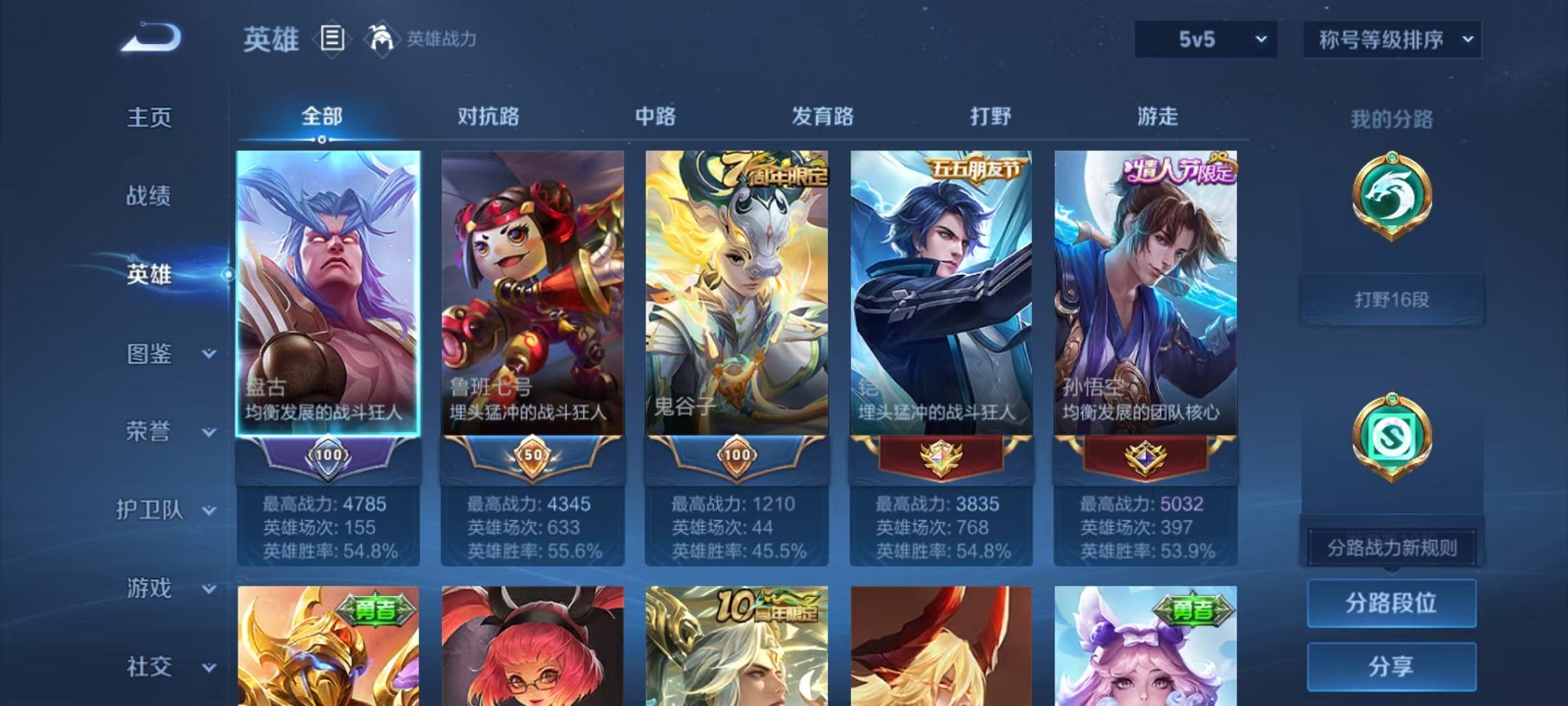Open the 5v5 mode dropdown

tap(1208, 37)
